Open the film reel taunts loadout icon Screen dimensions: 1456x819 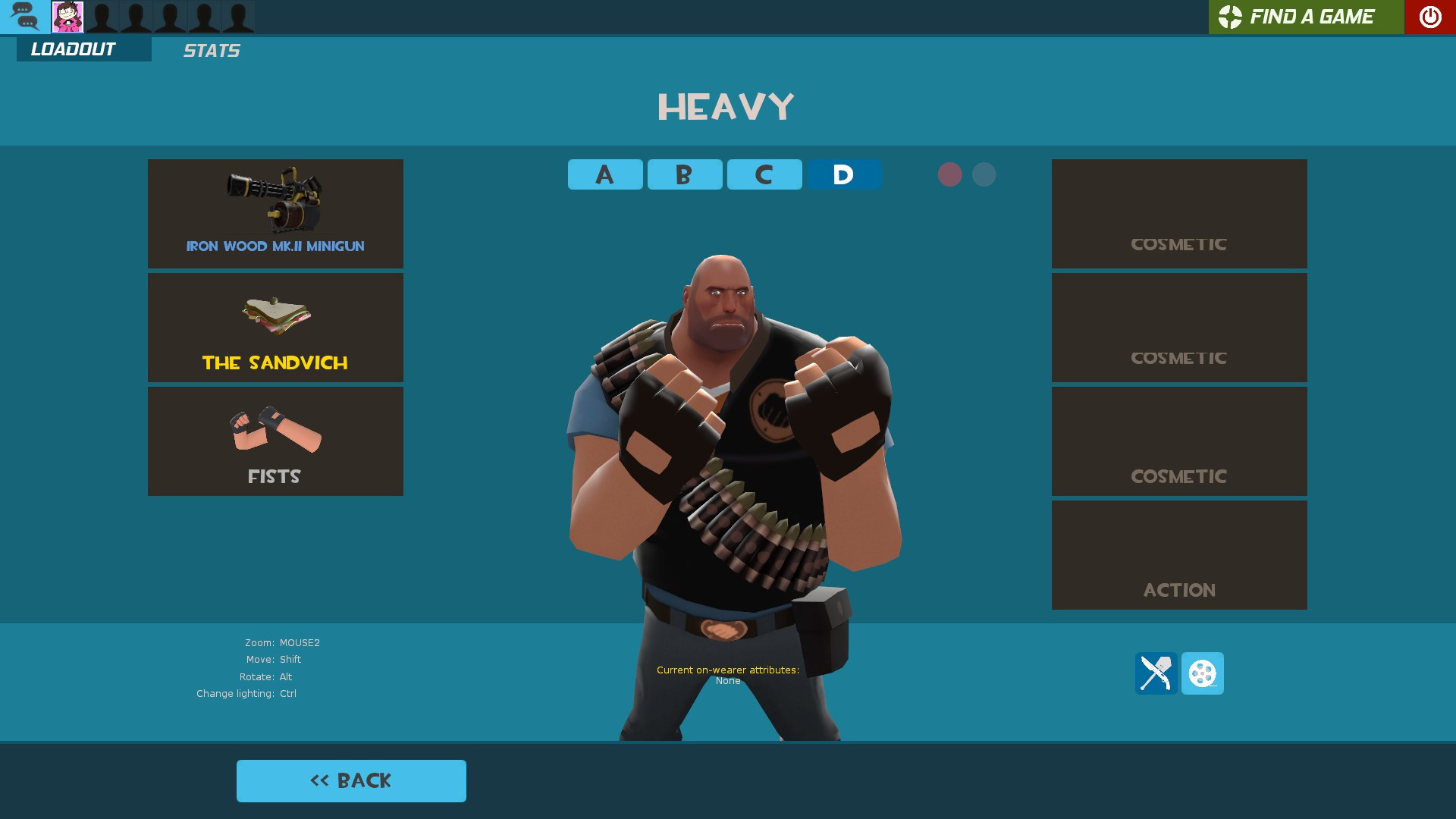pos(1203,673)
